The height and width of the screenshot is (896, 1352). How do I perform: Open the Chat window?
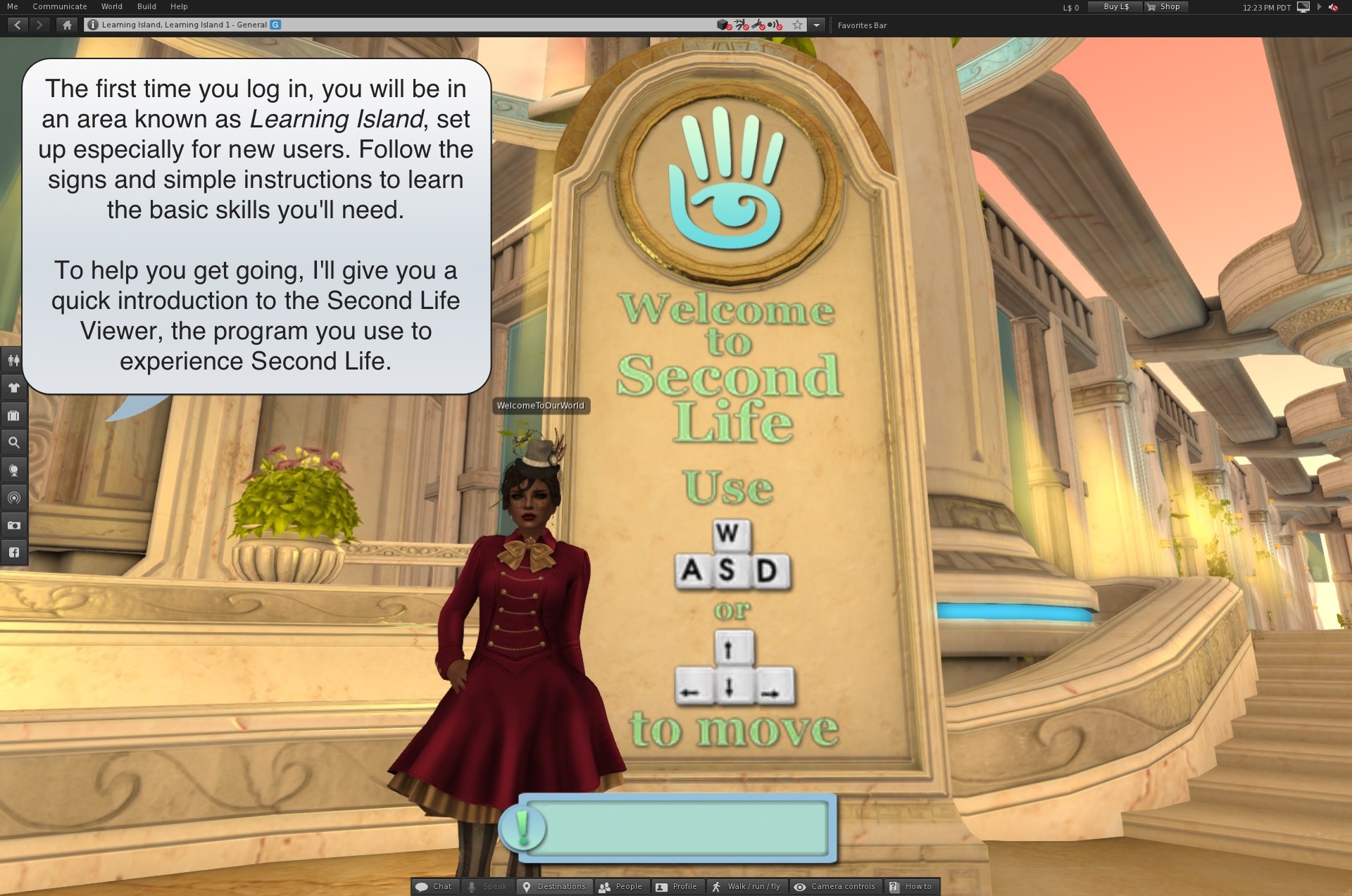[434, 886]
